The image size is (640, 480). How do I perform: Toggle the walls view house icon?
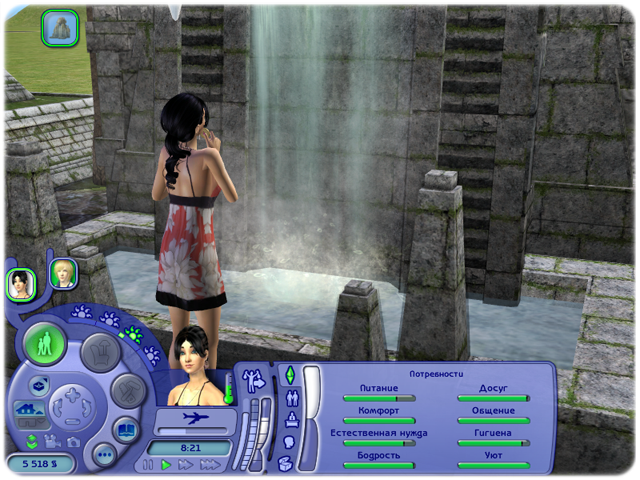(x=27, y=410)
